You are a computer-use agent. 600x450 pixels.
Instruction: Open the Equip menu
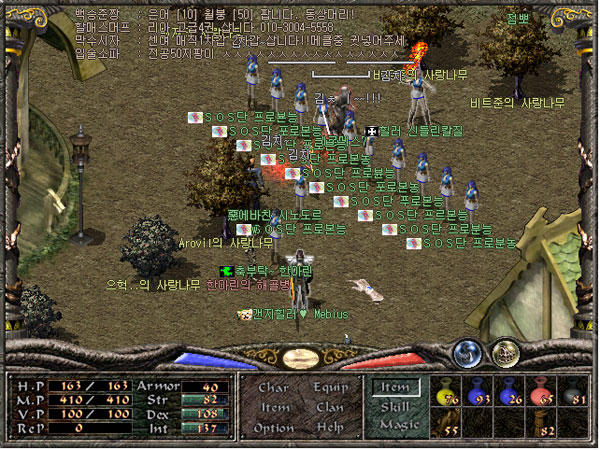coord(331,387)
